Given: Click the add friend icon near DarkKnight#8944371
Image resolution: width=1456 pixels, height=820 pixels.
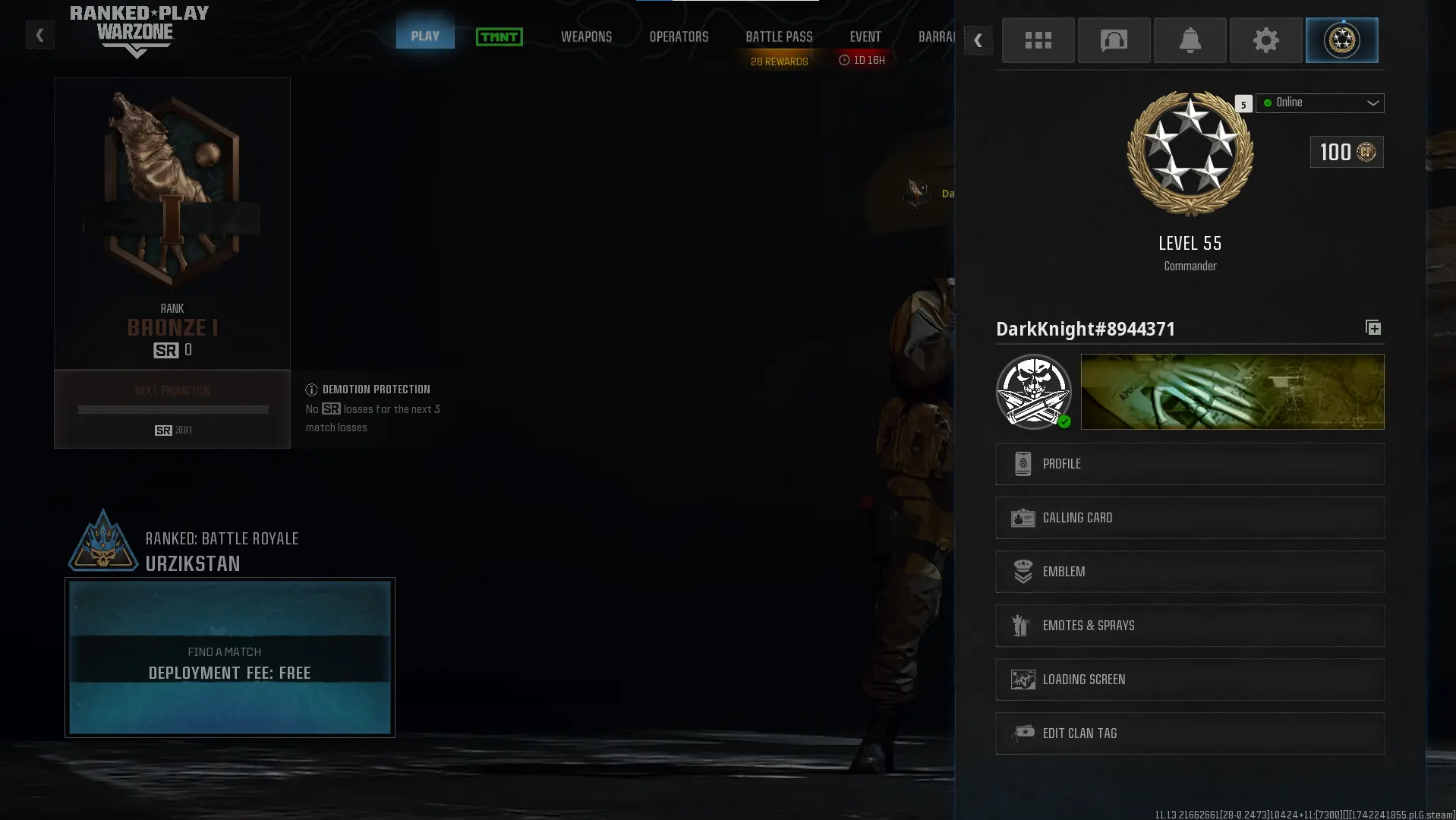Looking at the screenshot, I should tap(1373, 327).
